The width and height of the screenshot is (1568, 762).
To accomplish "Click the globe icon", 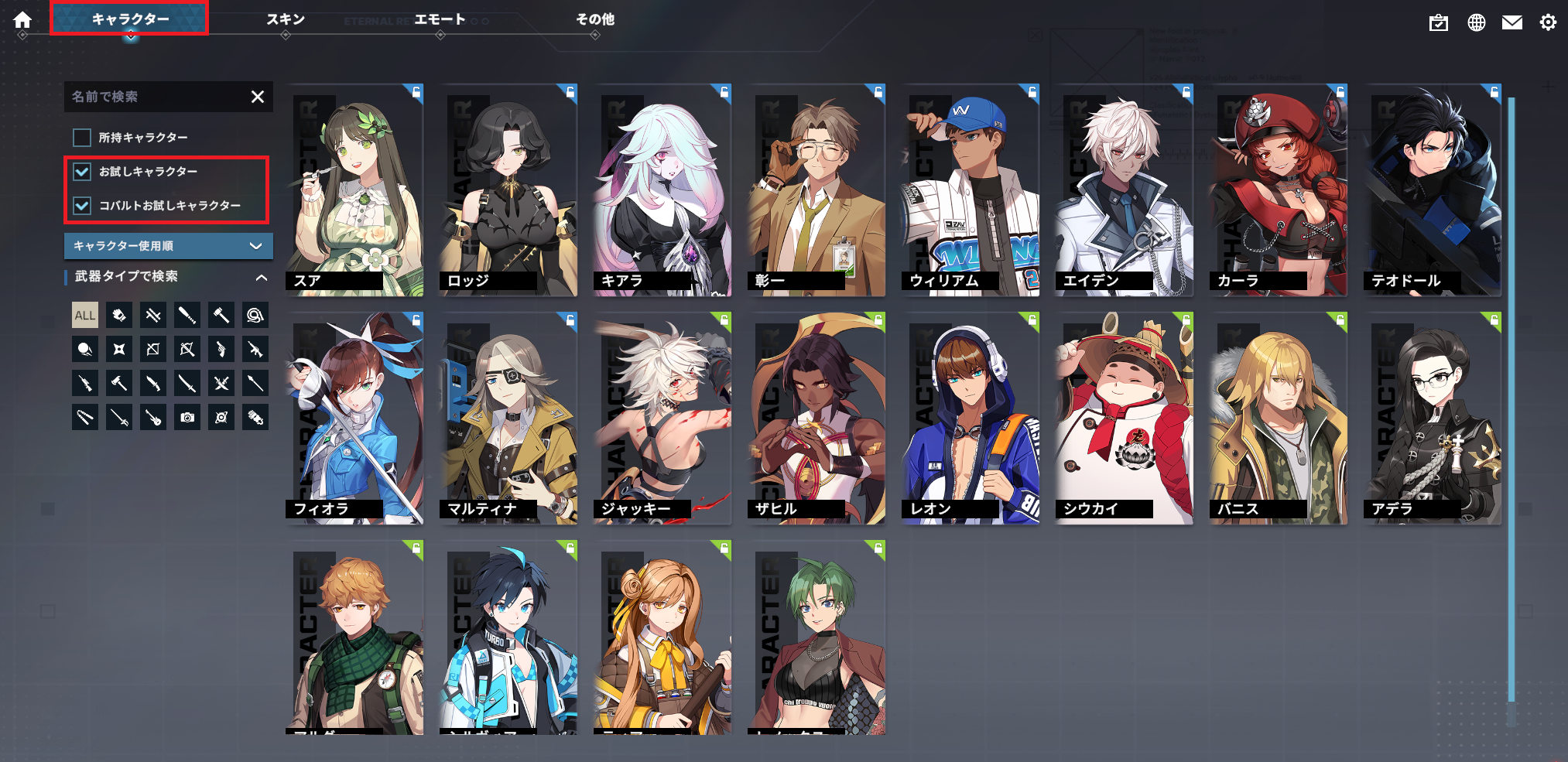I will [1476, 22].
